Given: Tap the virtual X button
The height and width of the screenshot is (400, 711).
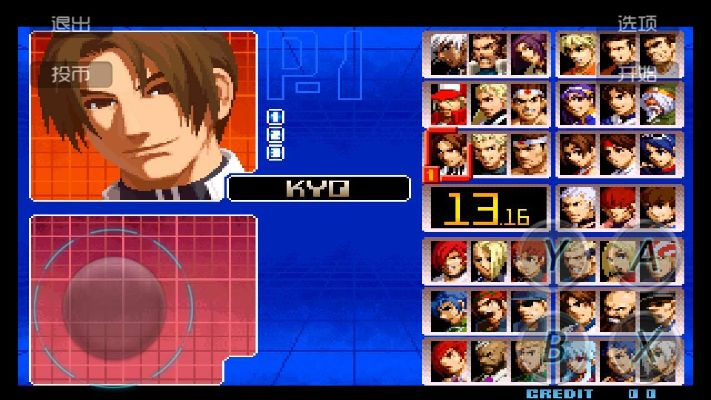Looking at the screenshot, I should click(x=647, y=347).
